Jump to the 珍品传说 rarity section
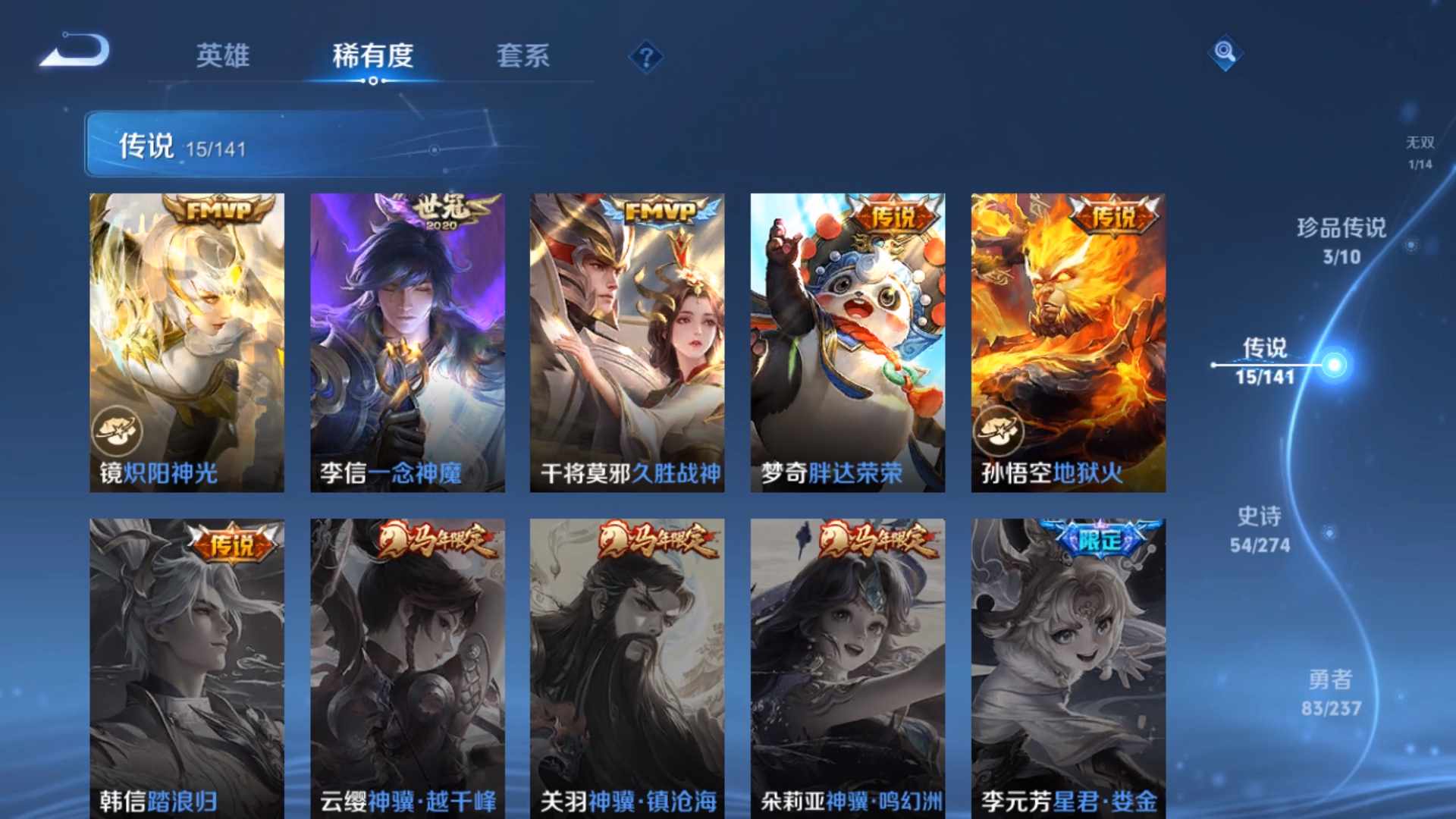The height and width of the screenshot is (819, 1456). (x=1341, y=240)
